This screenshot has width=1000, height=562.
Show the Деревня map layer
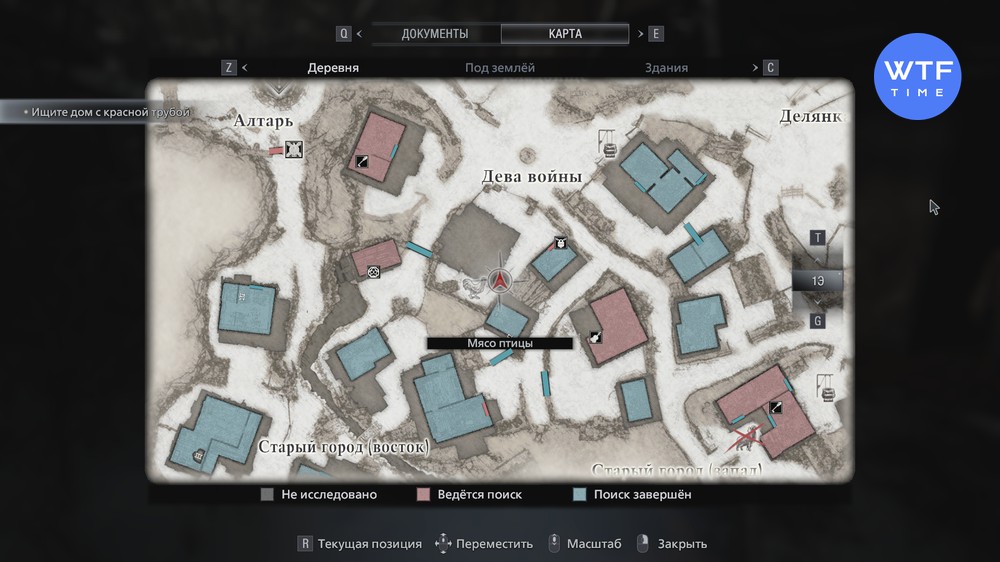[333, 68]
